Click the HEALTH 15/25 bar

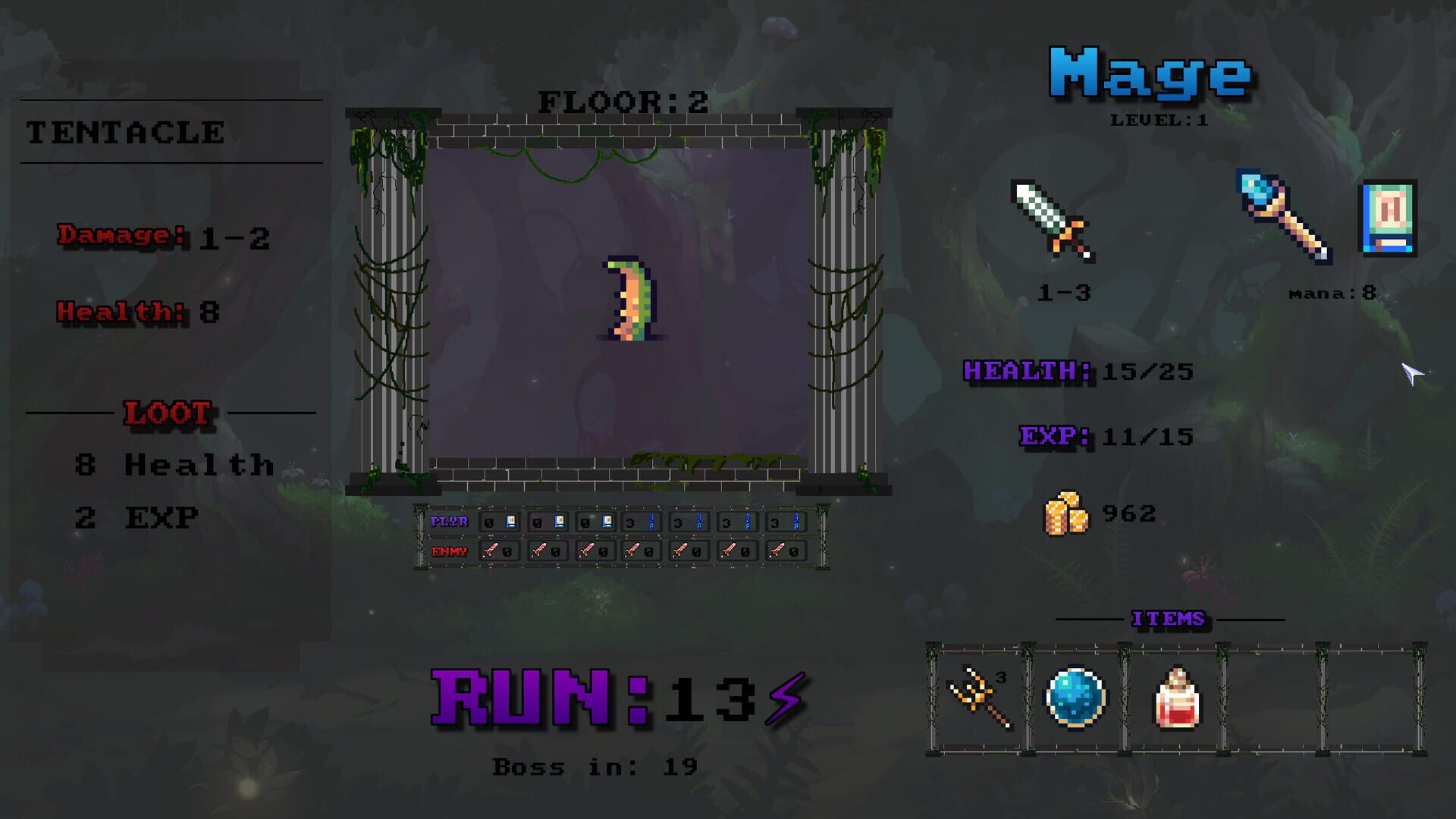coord(1077,372)
